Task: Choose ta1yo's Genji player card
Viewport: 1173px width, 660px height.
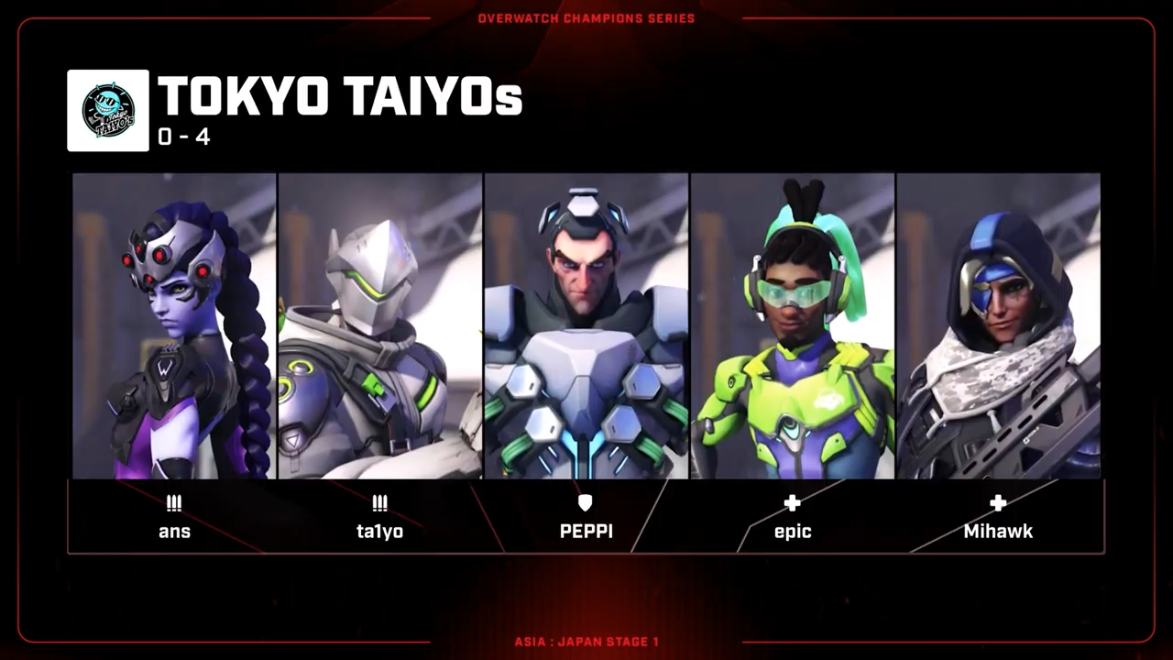Action: (380, 326)
